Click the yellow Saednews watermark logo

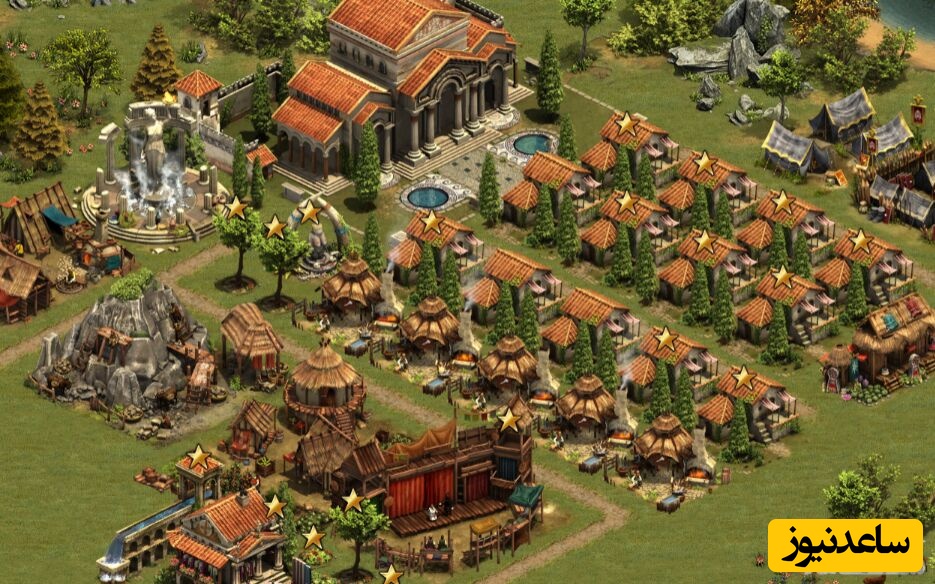pos(845,545)
